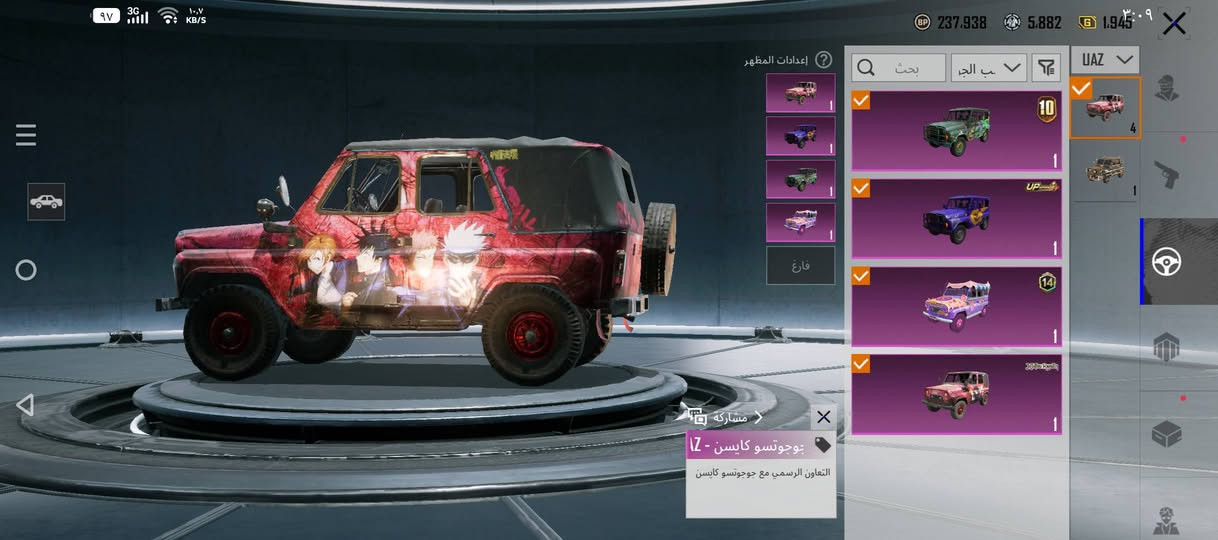Toggle the car view icon button

tap(46, 201)
